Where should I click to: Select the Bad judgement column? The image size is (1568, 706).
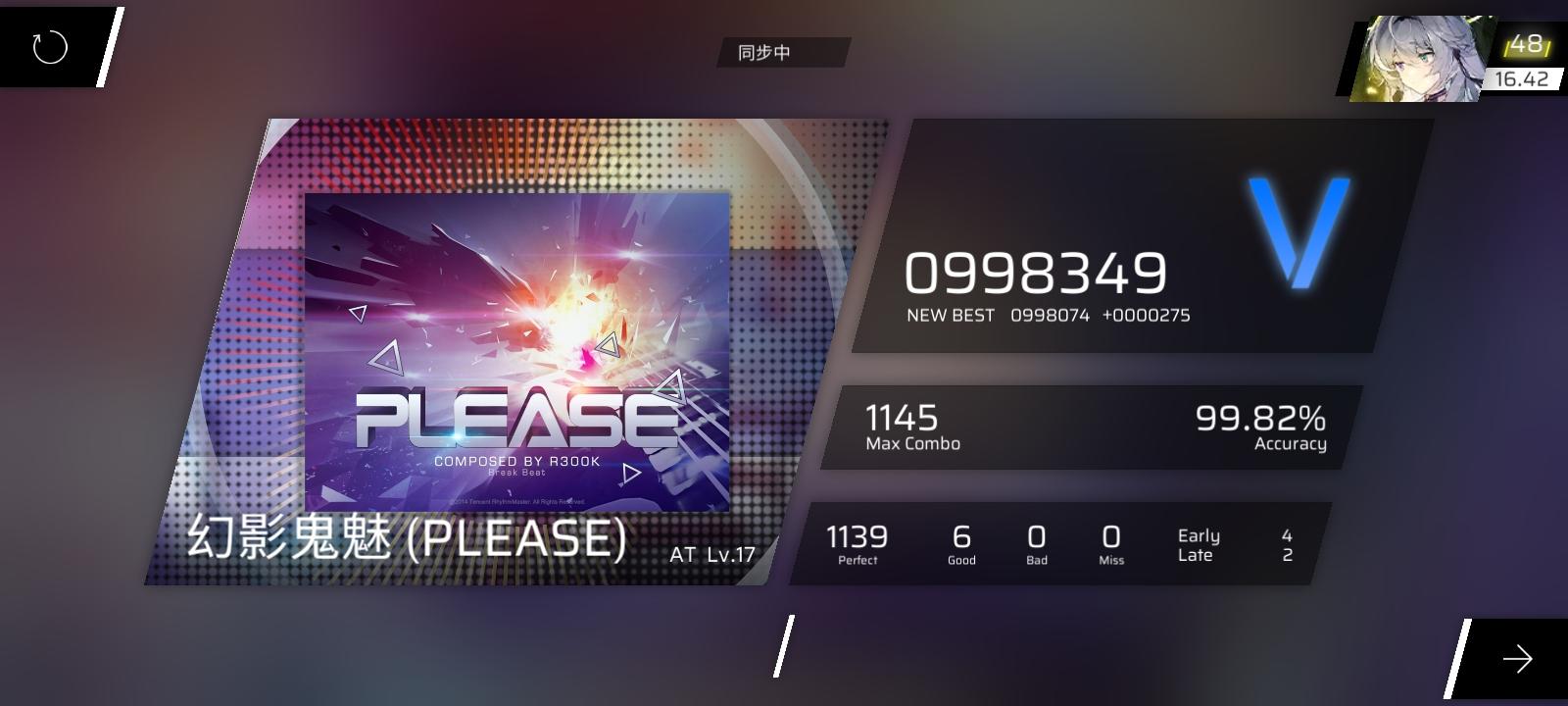[x=1036, y=537]
